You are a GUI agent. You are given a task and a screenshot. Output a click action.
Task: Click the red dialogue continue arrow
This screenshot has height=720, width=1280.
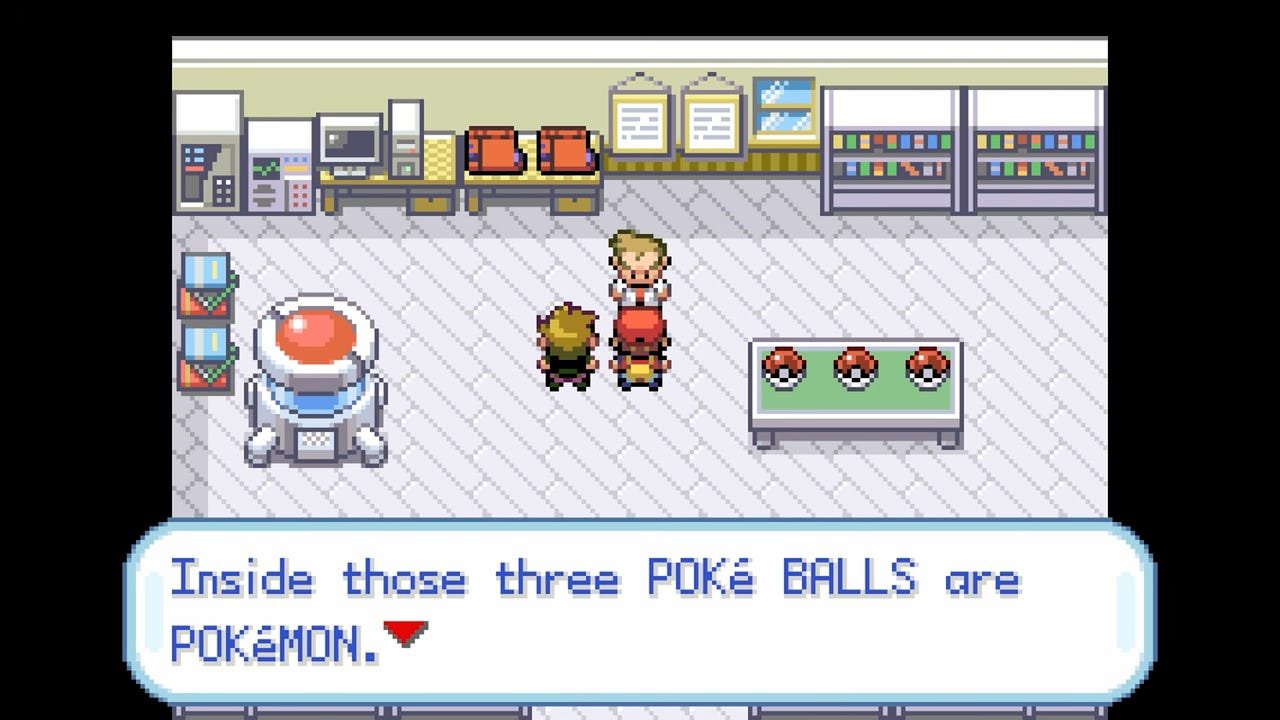click(x=404, y=630)
